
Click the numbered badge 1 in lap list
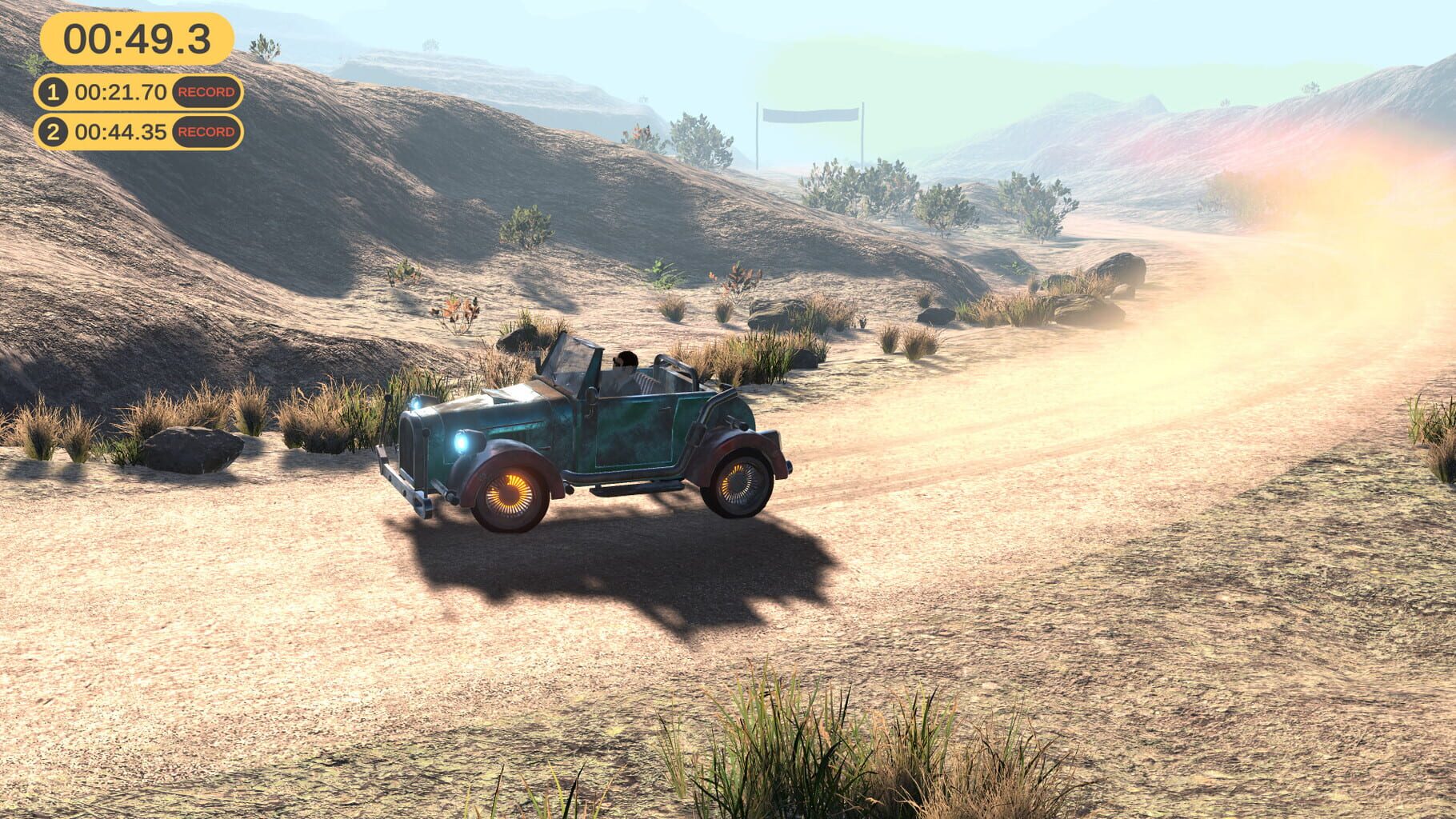pos(53,91)
